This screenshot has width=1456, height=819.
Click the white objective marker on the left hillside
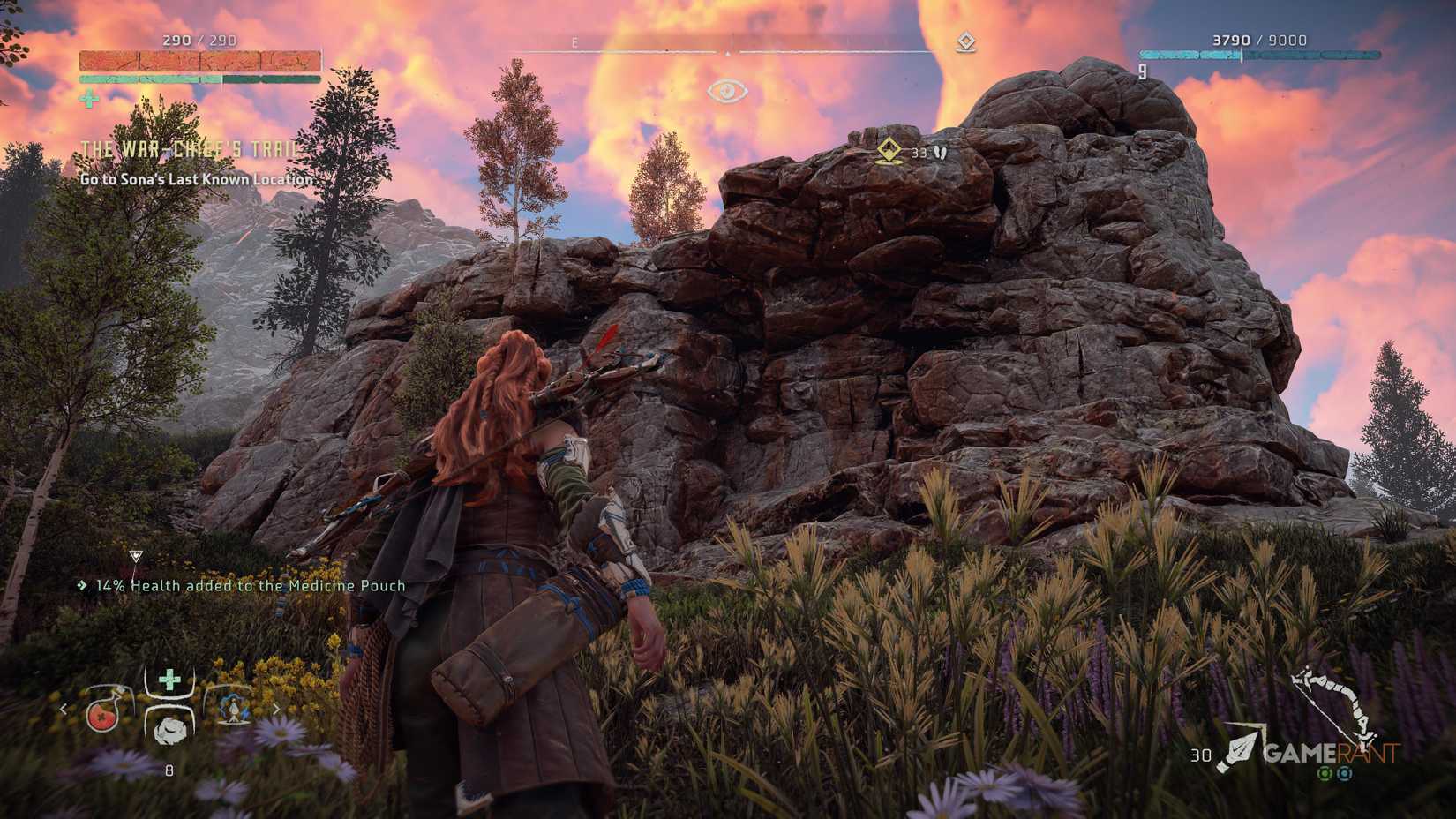click(135, 555)
